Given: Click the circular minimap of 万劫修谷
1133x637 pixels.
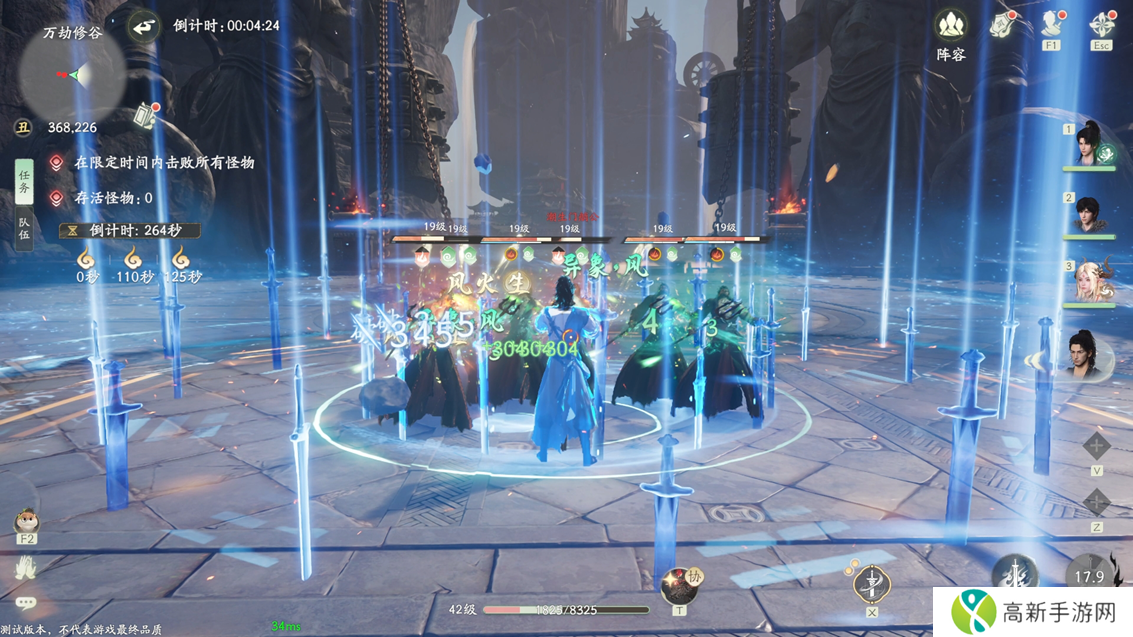Looking at the screenshot, I should [72, 74].
